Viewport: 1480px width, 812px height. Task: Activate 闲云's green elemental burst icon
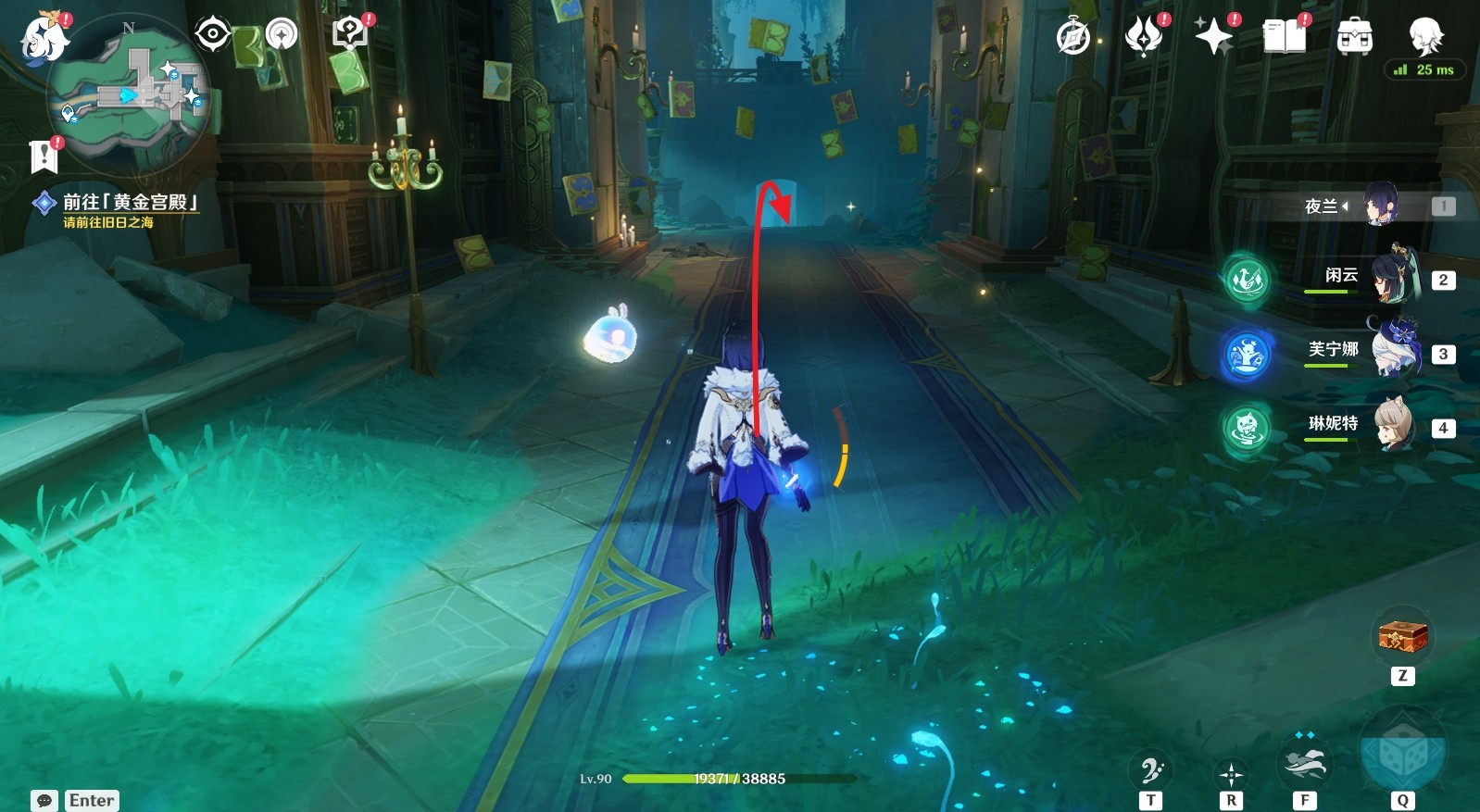pos(1247,279)
